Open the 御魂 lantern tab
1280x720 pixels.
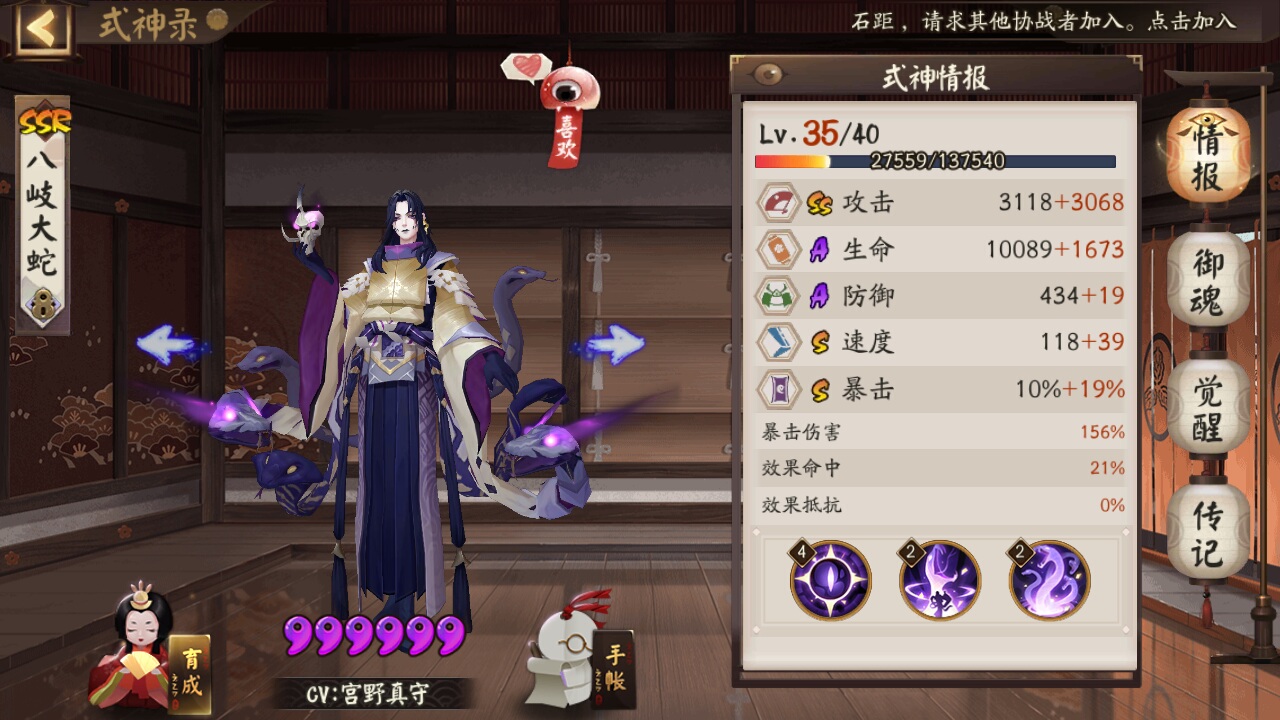coord(1207,283)
